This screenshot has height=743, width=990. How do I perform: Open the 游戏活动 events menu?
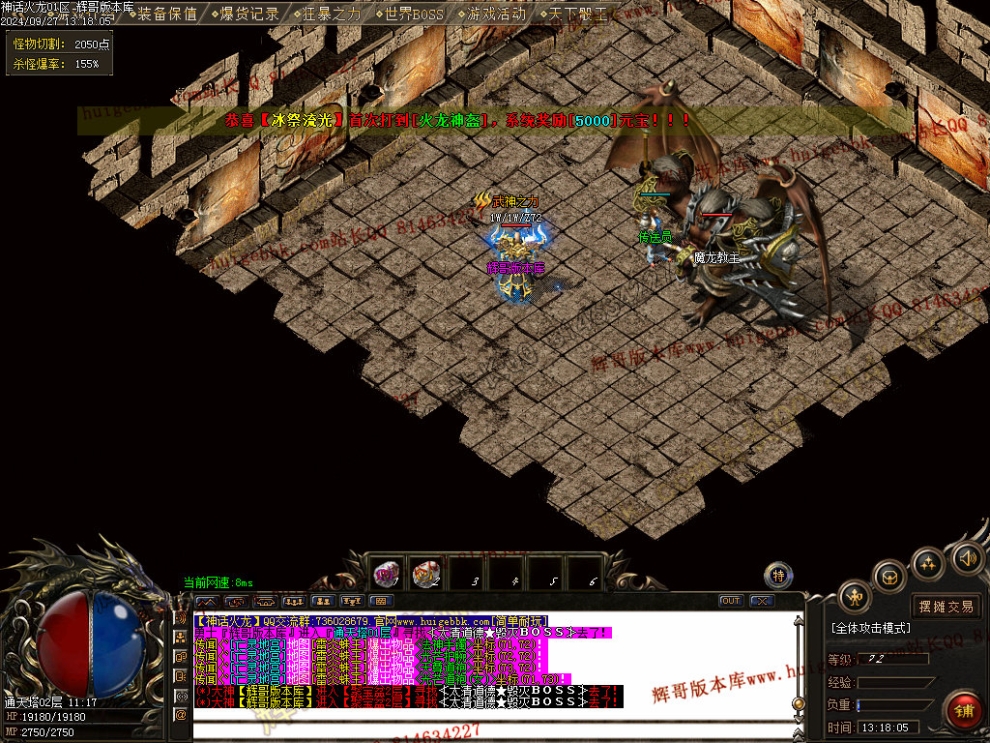point(495,14)
